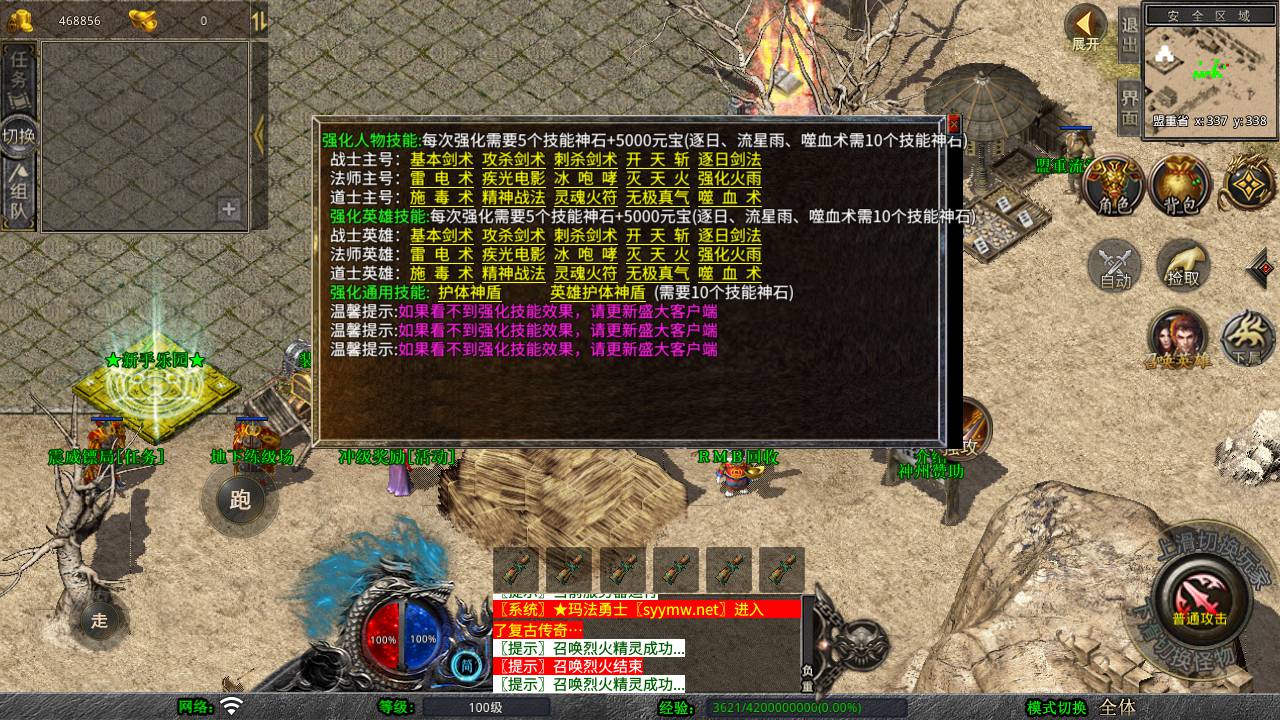
Task: Pick 噬血术 in the 道士英雄 row
Action: [729, 273]
